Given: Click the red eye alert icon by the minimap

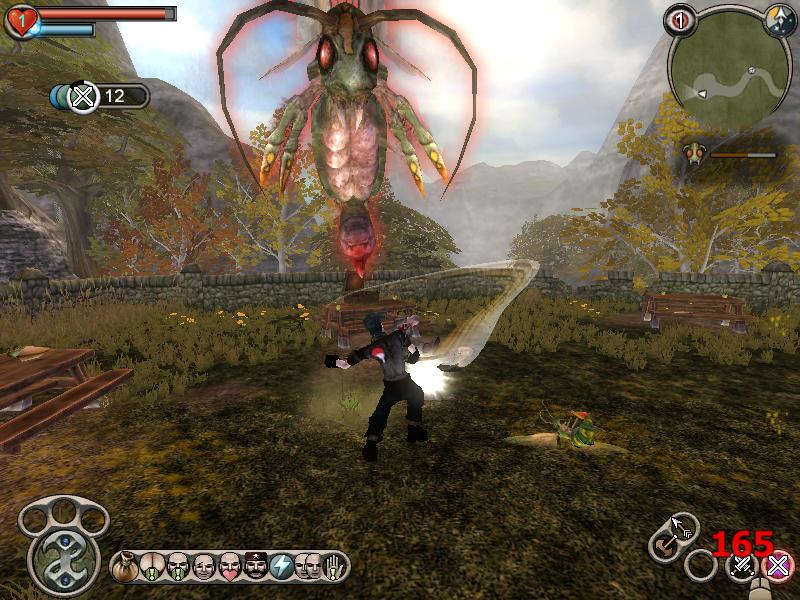Looking at the screenshot, I should pyautogui.click(x=680, y=18).
